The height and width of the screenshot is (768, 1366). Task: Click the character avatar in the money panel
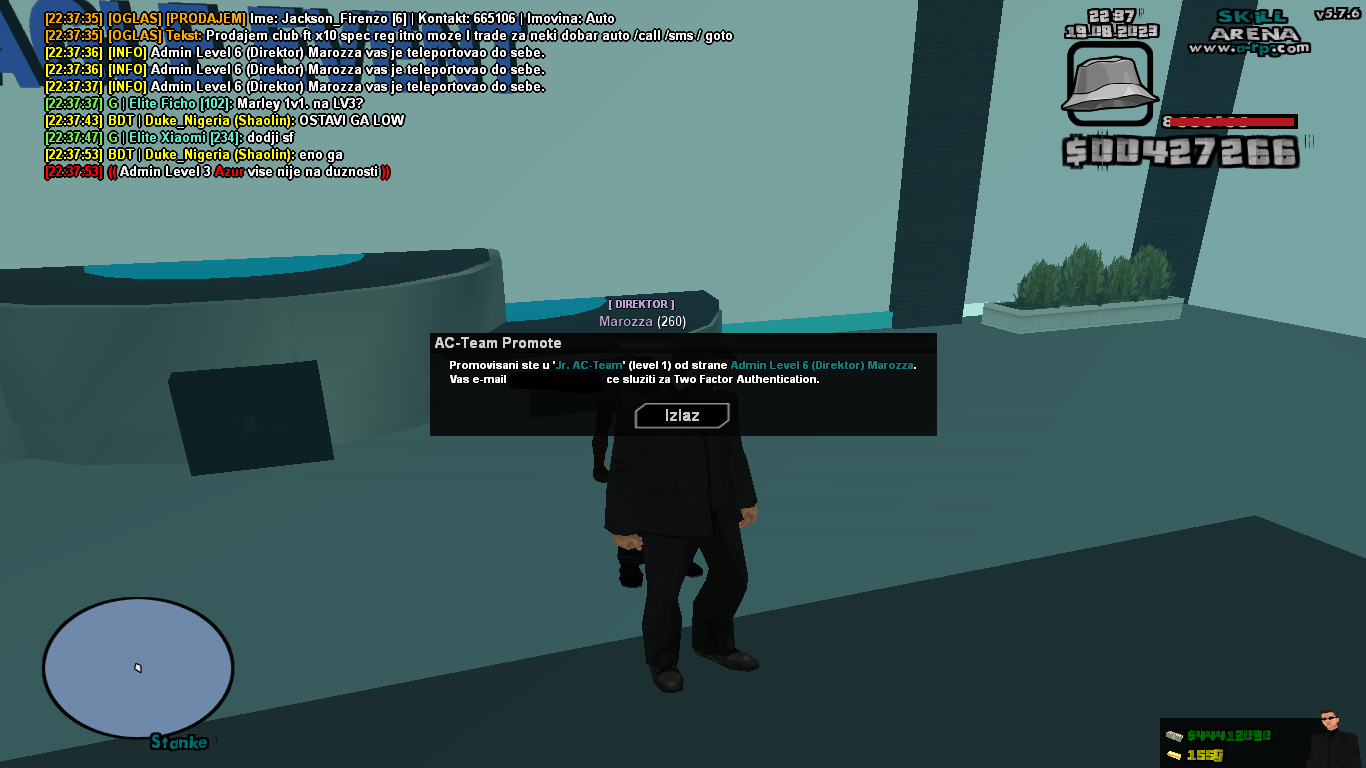[x=1330, y=735]
